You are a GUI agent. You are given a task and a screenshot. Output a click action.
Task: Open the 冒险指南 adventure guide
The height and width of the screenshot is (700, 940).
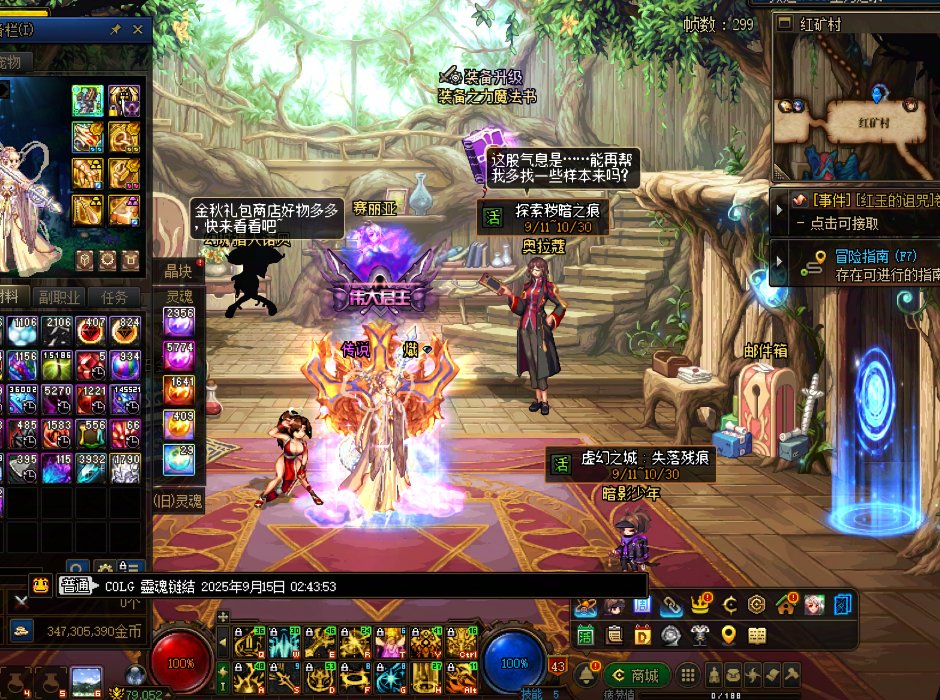(x=860, y=264)
